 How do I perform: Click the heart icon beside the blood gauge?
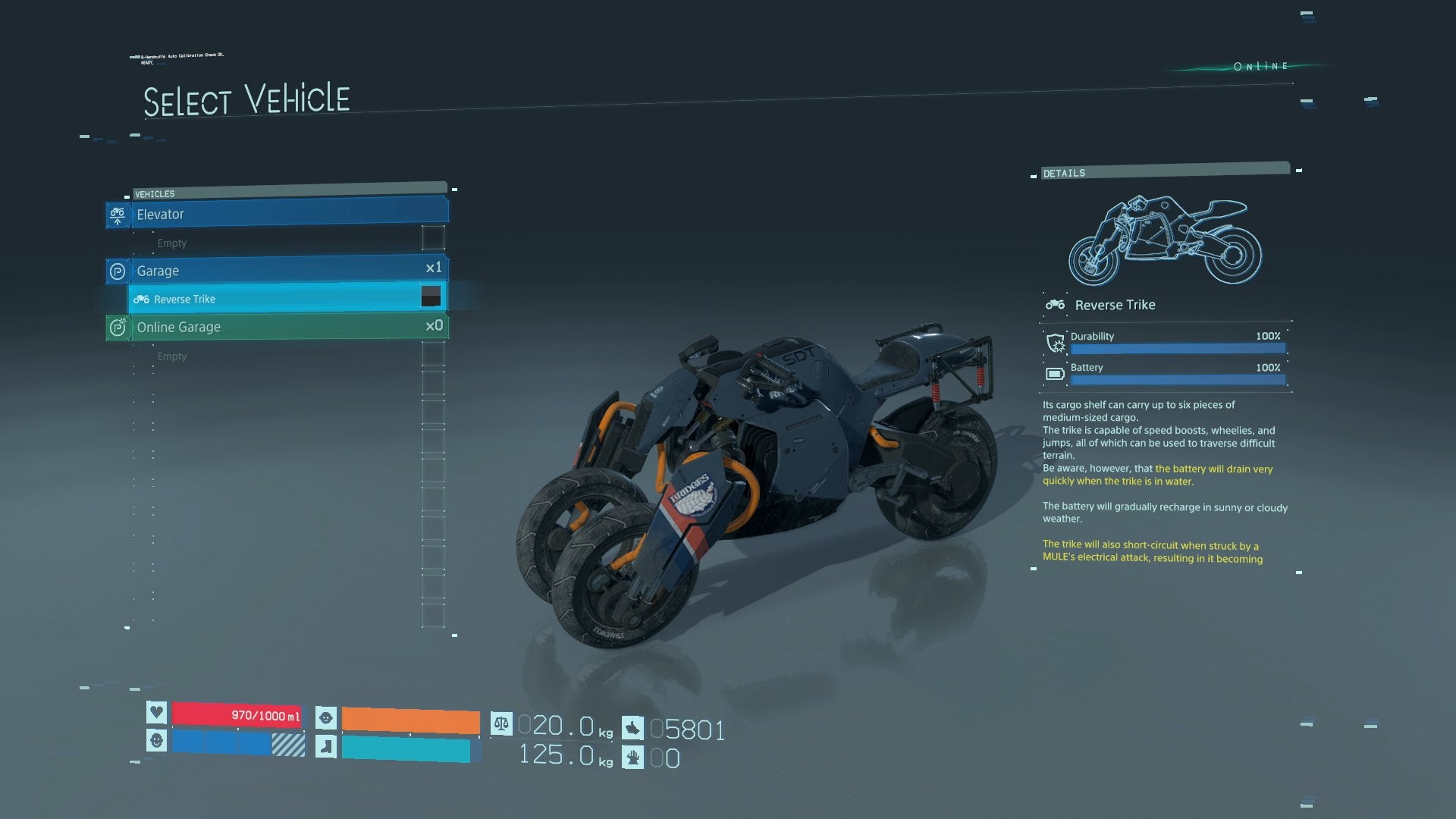point(155,714)
